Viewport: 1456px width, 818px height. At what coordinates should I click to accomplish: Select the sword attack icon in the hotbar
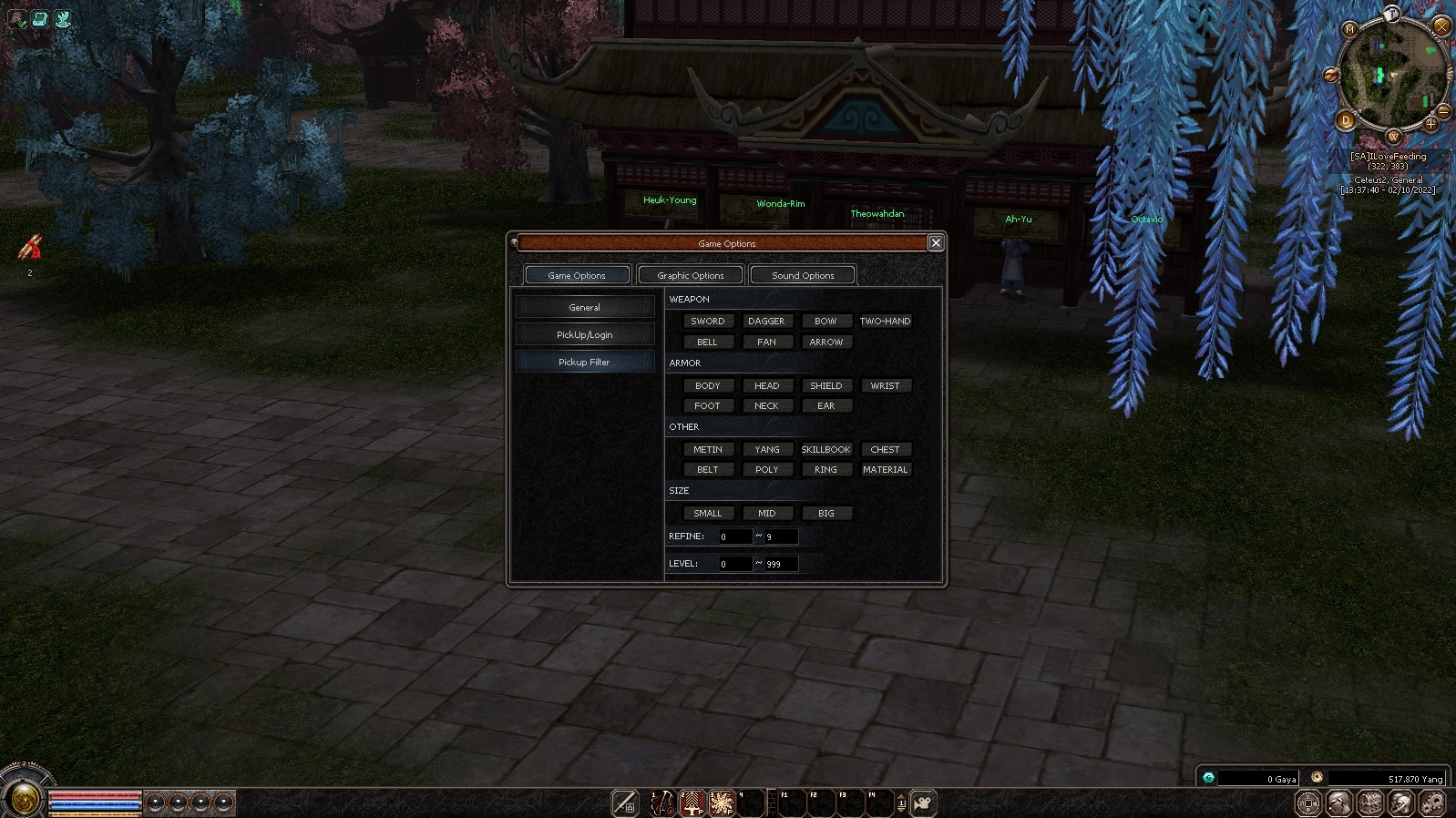click(x=623, y=802)
